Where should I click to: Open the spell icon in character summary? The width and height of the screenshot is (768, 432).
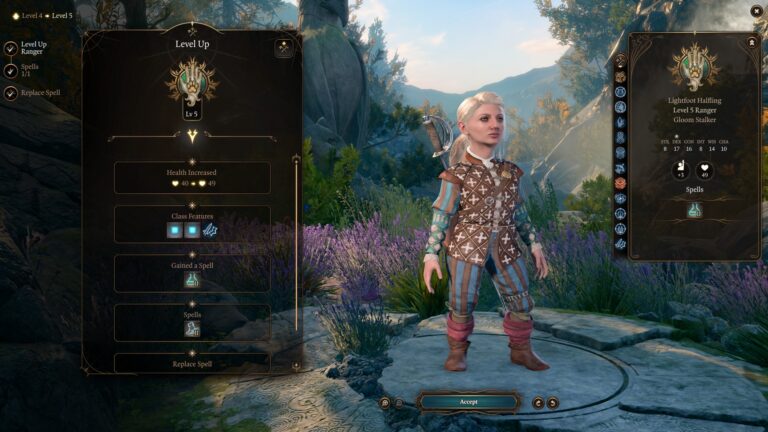tap(694, 210)
